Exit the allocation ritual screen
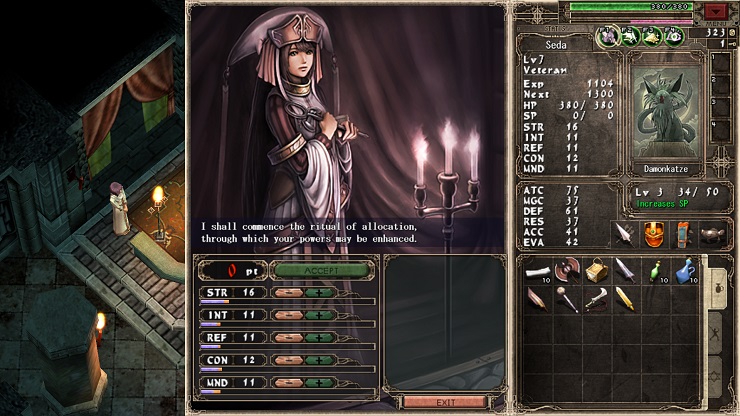The height and width of the screenshot is (416, 740). click(445, 402)
